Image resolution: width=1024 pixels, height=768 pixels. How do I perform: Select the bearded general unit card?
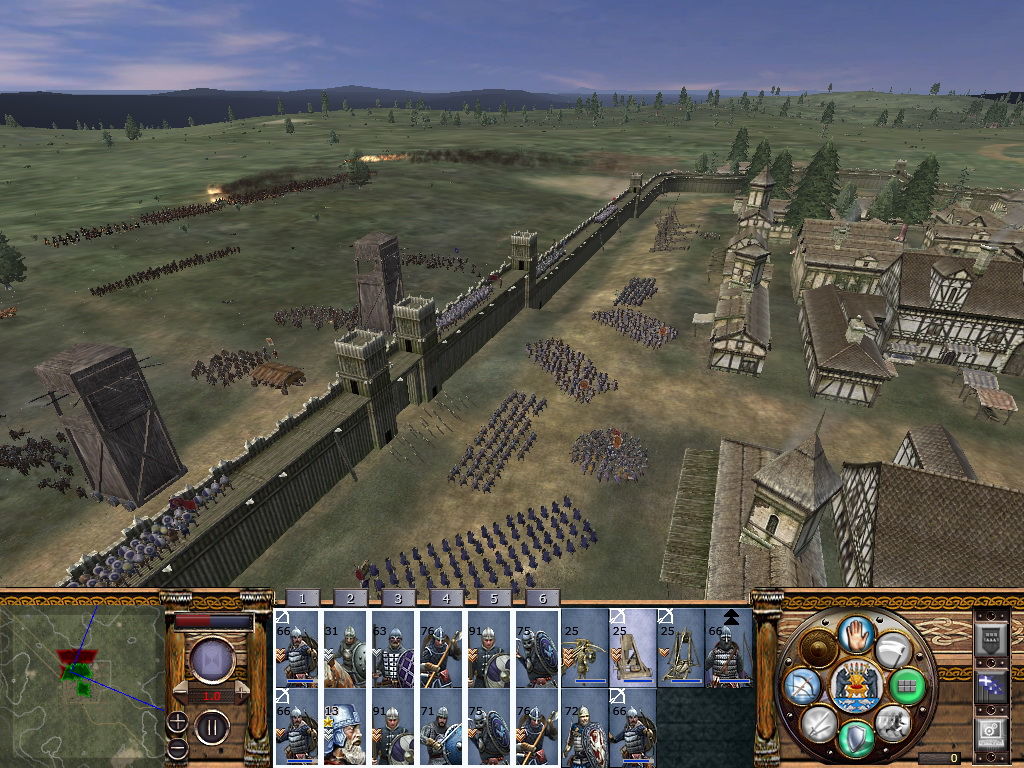[345, 728]
